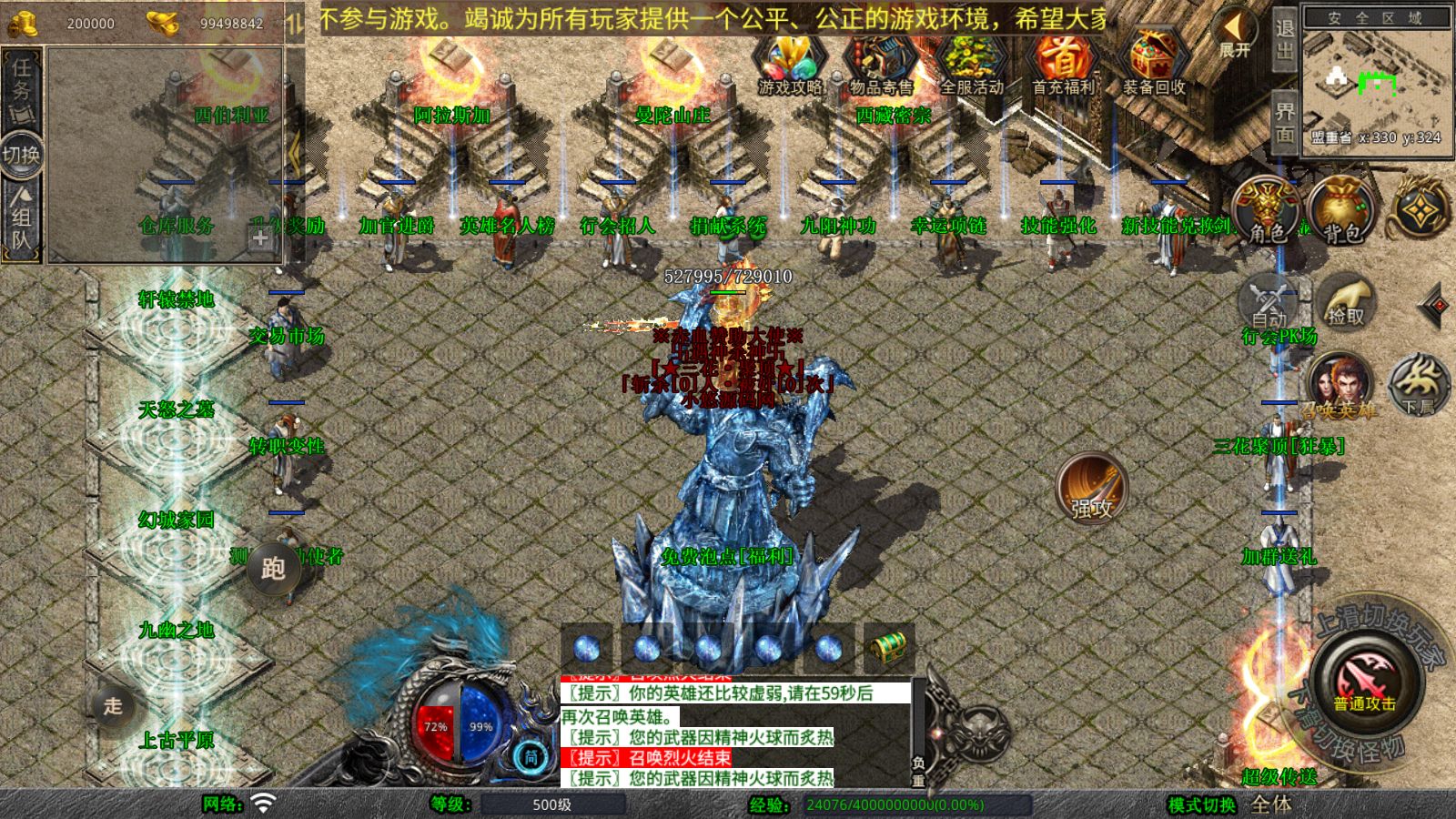Screen dimensions: 1456x819
Task: Tap the 拾取 pick-up button
Action: pos(1346,303)
